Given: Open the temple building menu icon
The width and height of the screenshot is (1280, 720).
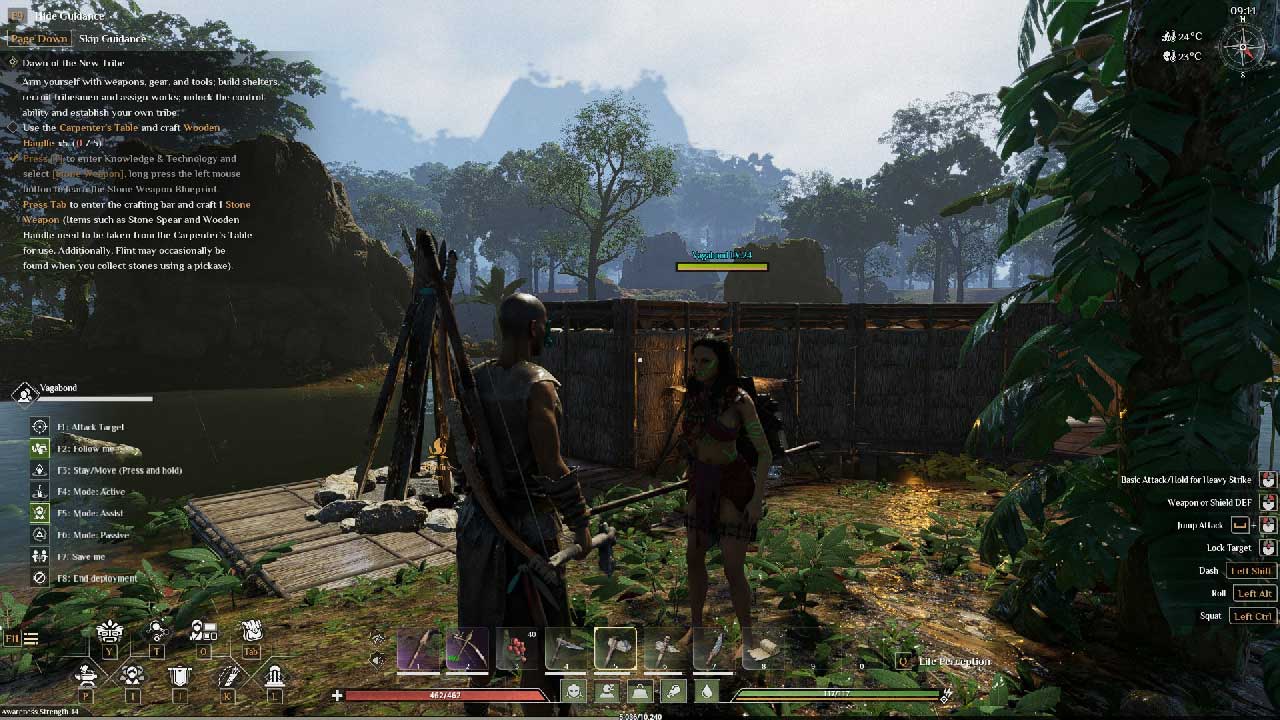Looking at the screenshot, I should pyautogui.click(x=274, y=676).
